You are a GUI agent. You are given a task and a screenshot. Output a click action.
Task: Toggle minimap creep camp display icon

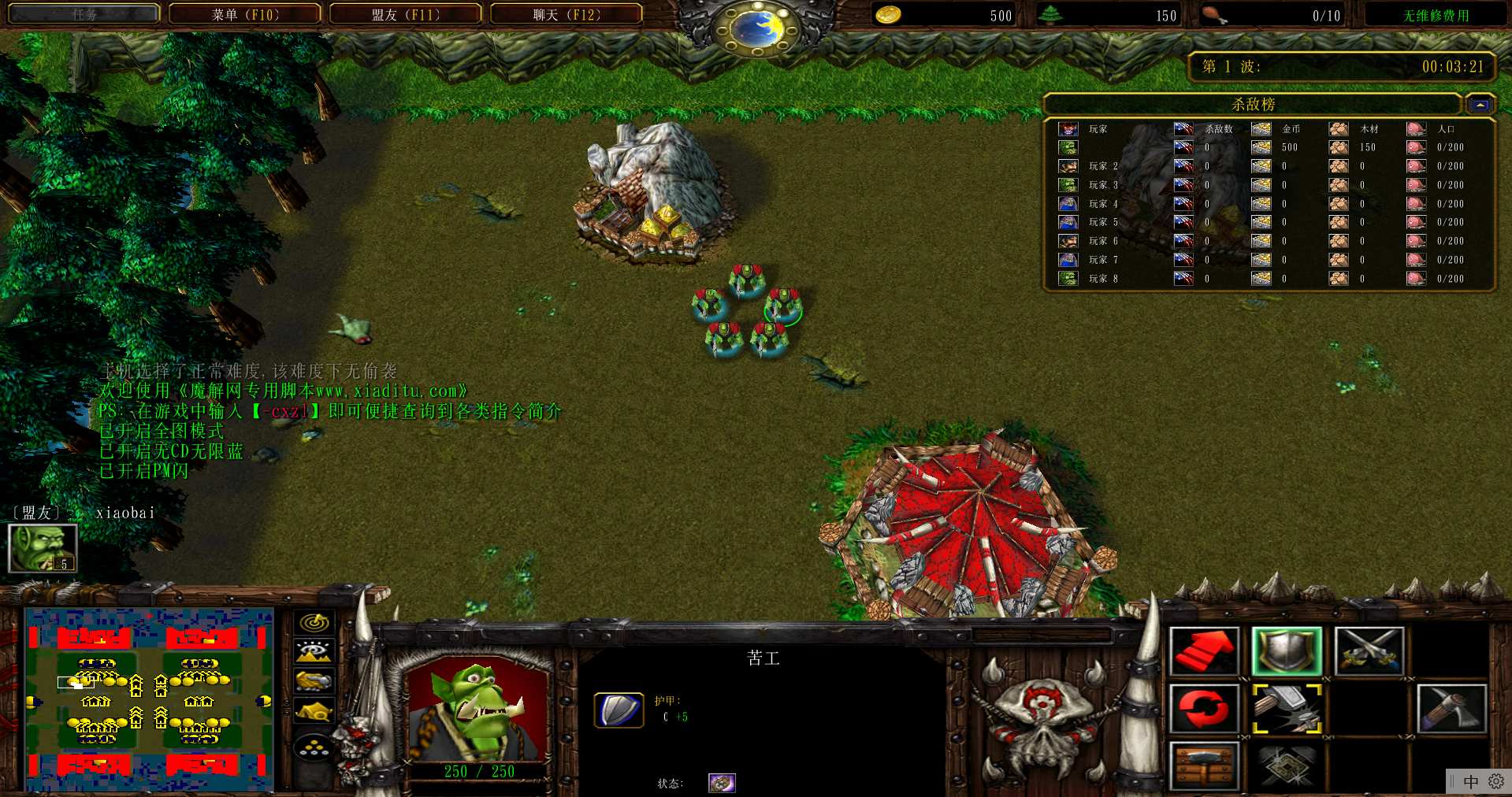pyautogui.click(x=314, y=711)
